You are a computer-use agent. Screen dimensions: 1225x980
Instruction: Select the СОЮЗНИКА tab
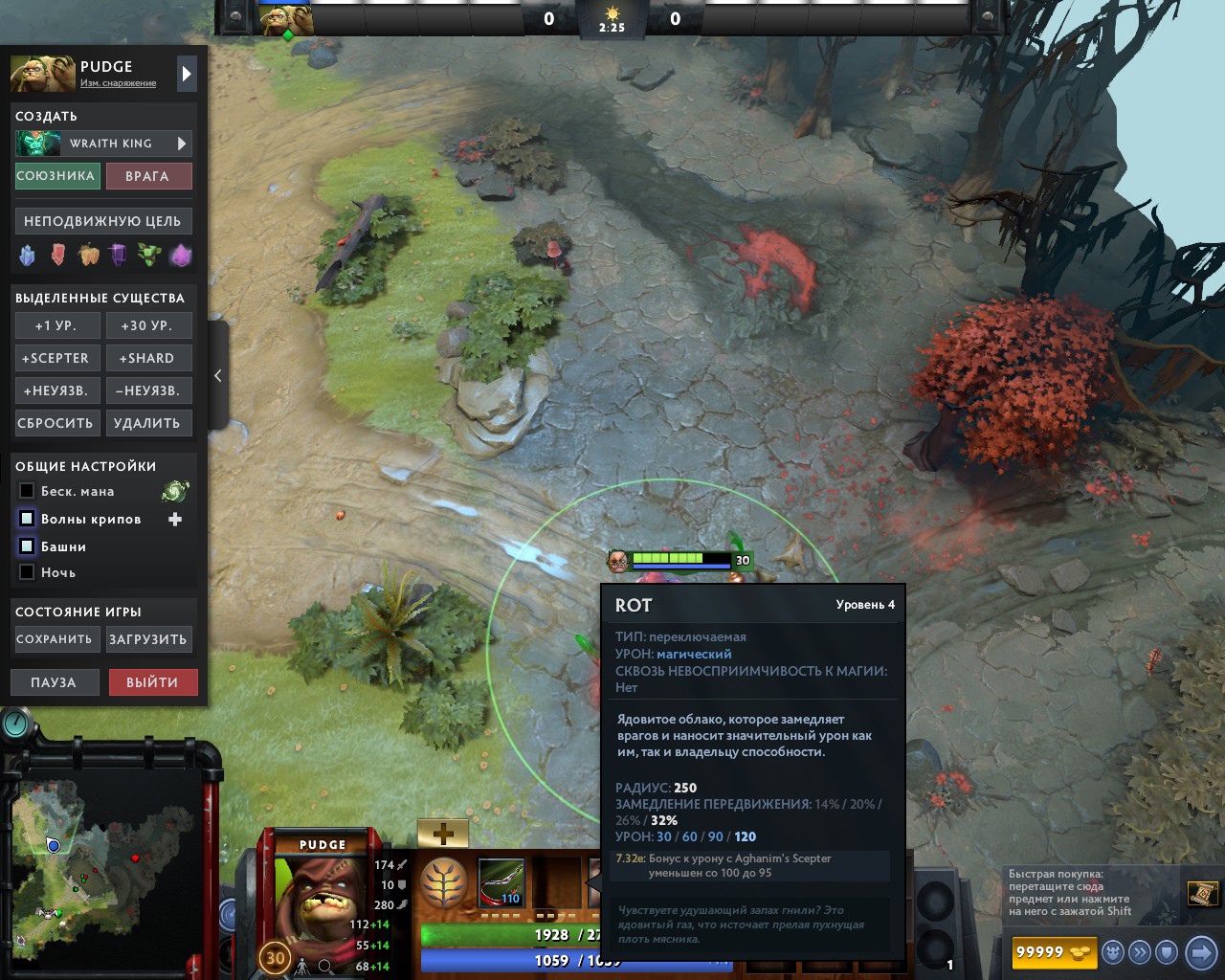tap(57, 175)
